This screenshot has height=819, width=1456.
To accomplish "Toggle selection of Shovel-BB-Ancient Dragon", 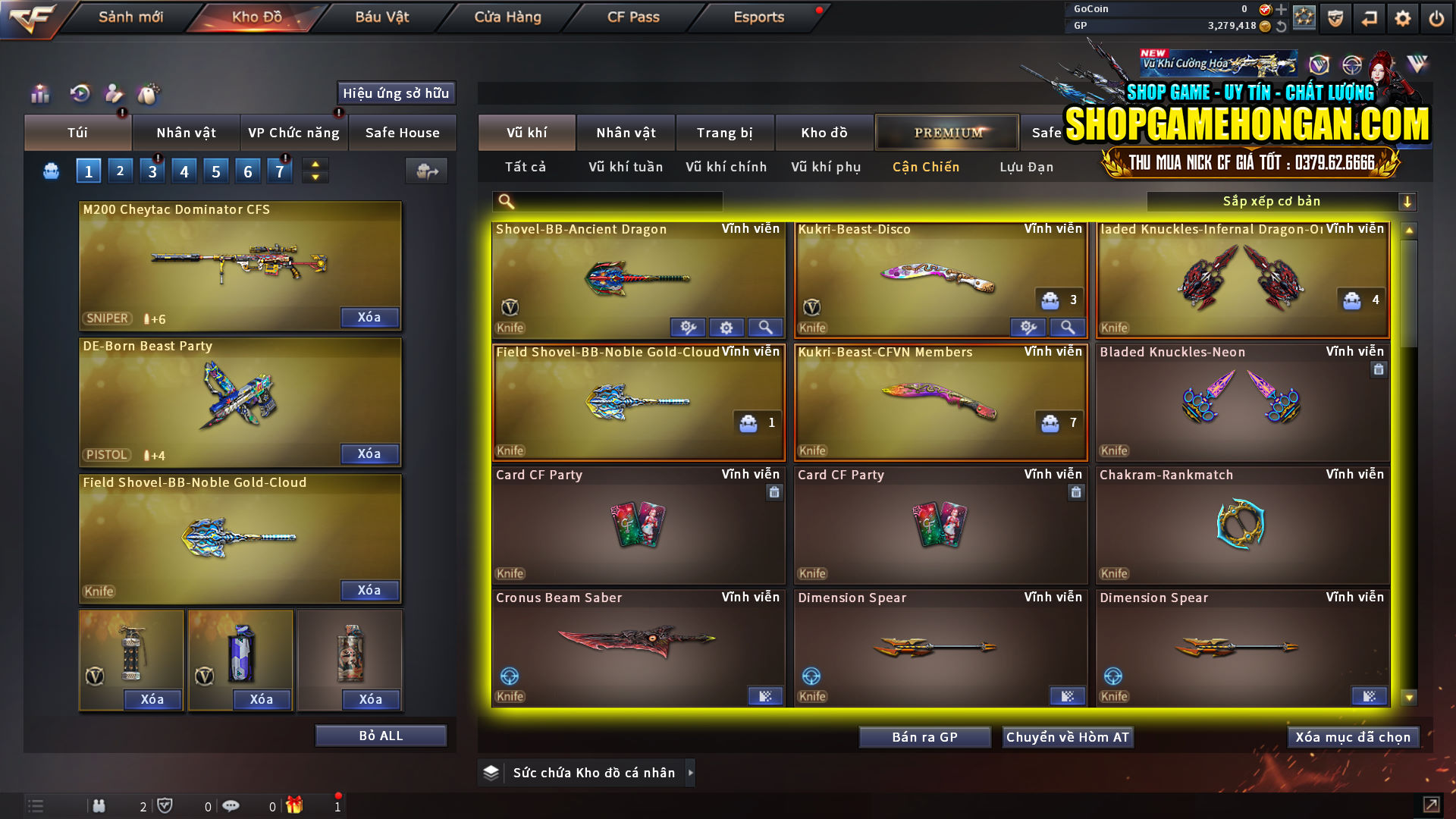I will pyautogui.click(x=637, y=273).
